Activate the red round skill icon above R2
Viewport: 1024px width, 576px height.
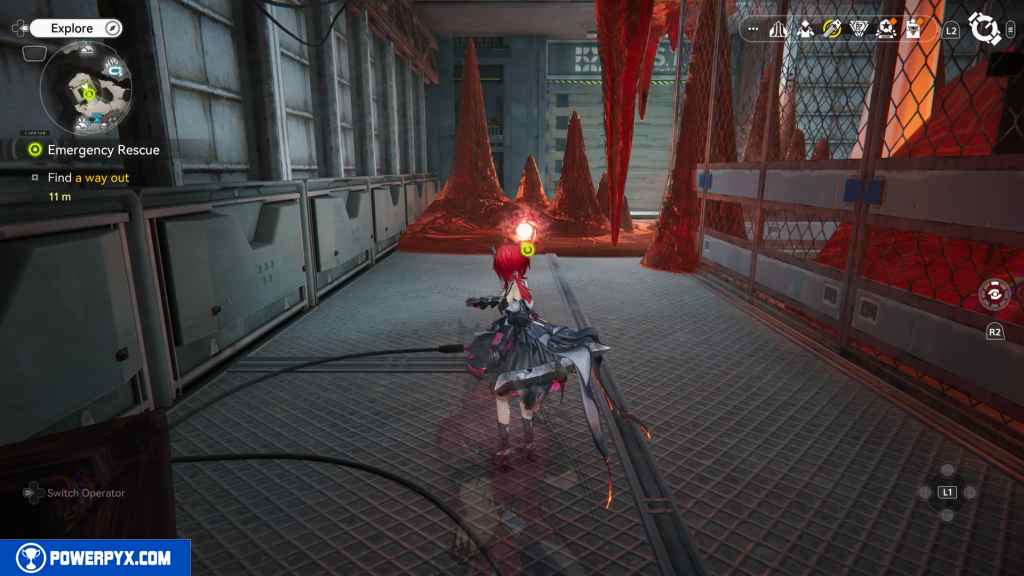click(x=995, y=296)
